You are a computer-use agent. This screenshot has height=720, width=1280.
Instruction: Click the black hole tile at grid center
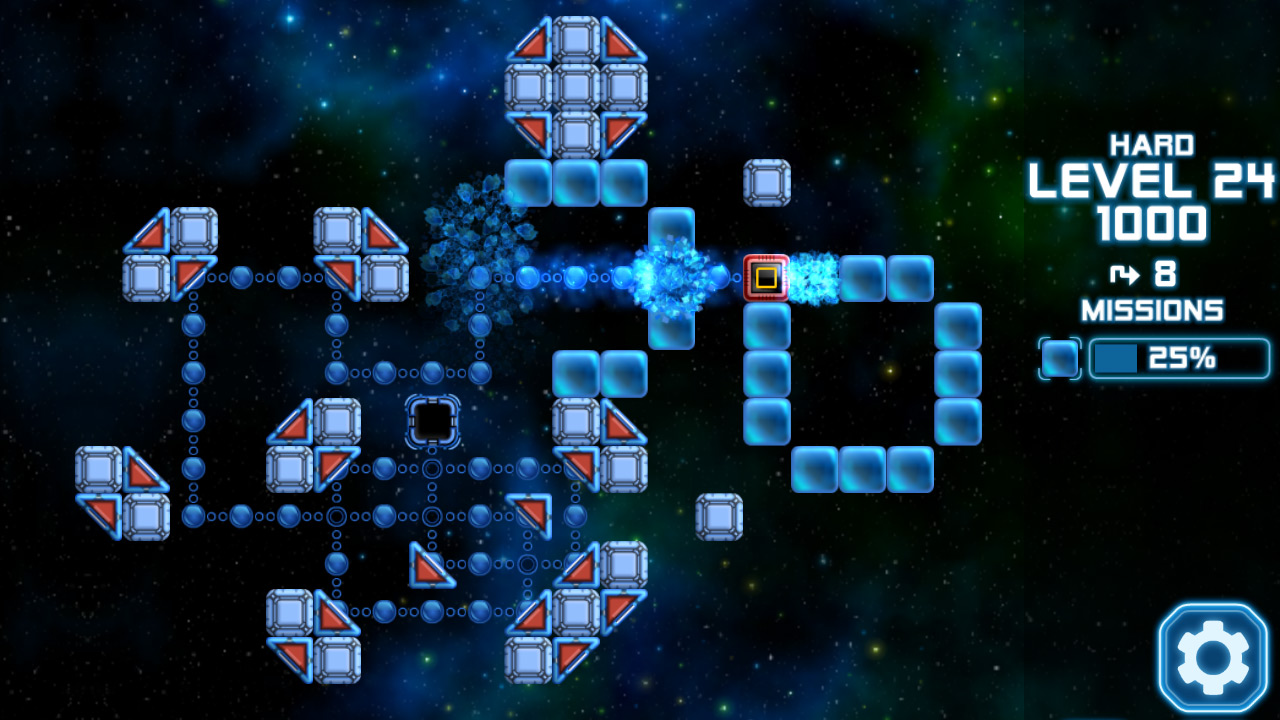[x=434, y=422]
